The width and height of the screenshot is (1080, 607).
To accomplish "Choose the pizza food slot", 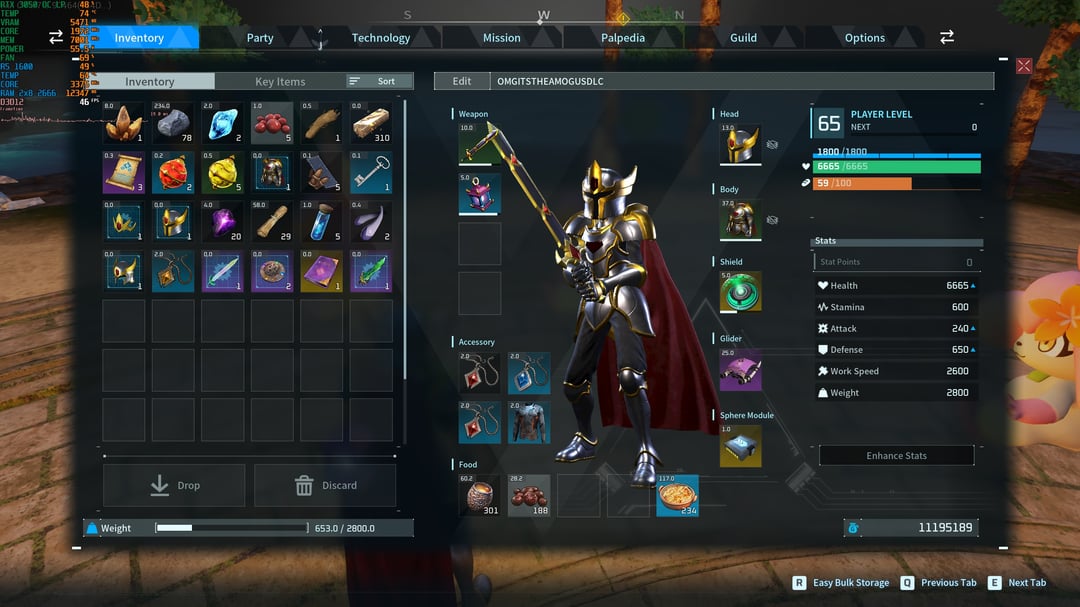I will coord(677,496).
